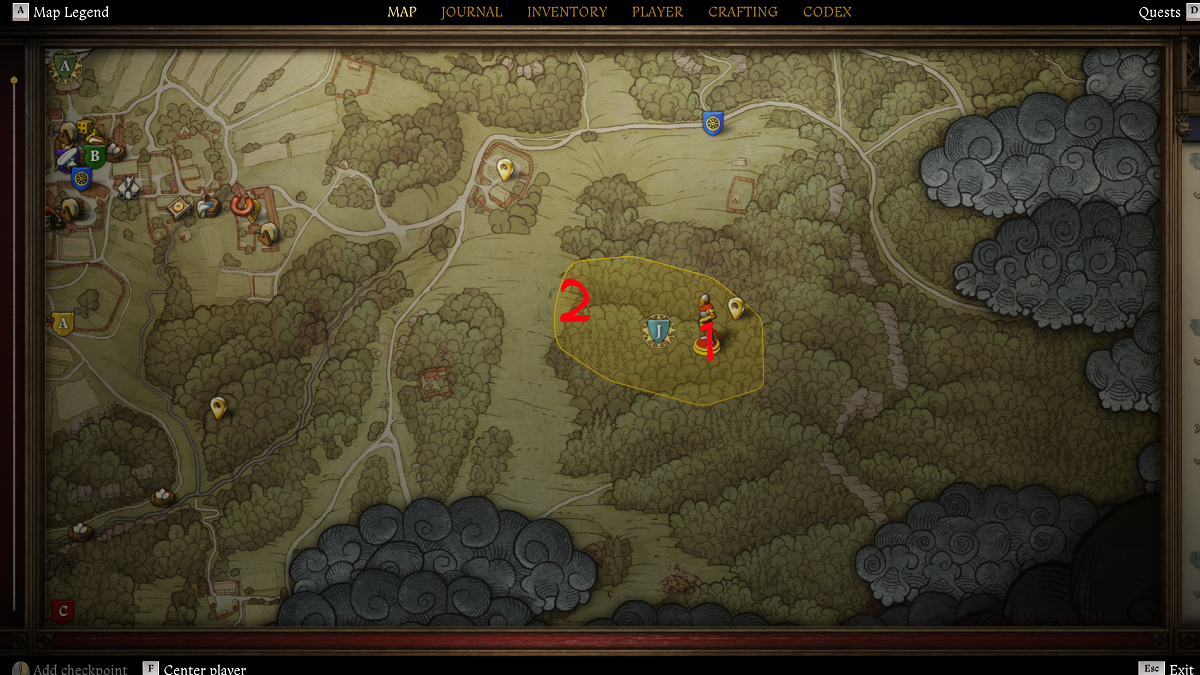The image size is (1200, 675).
Task: Click Center player
Action: point(204,669)
